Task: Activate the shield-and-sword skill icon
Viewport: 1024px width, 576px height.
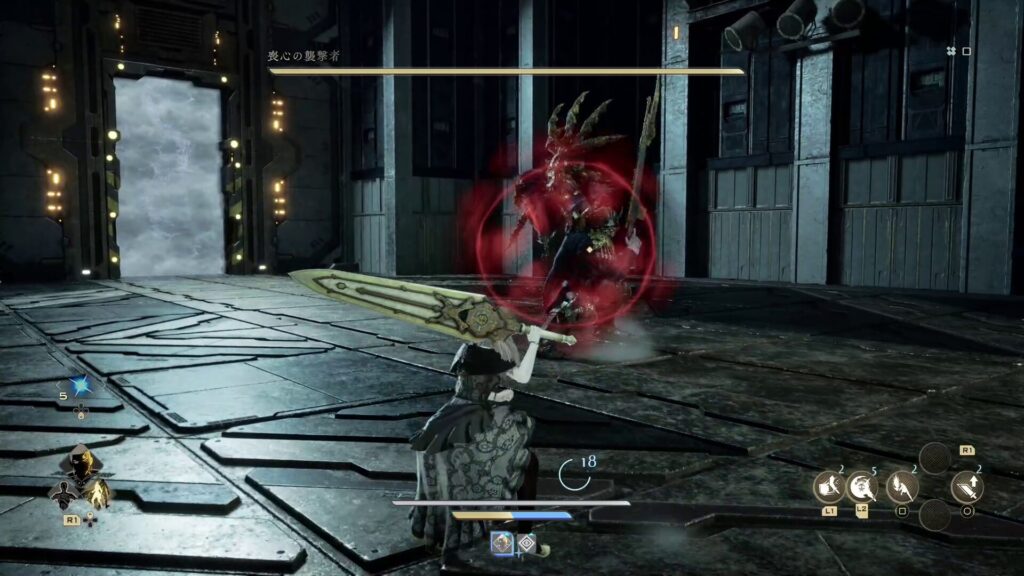Action: [827, 487]
